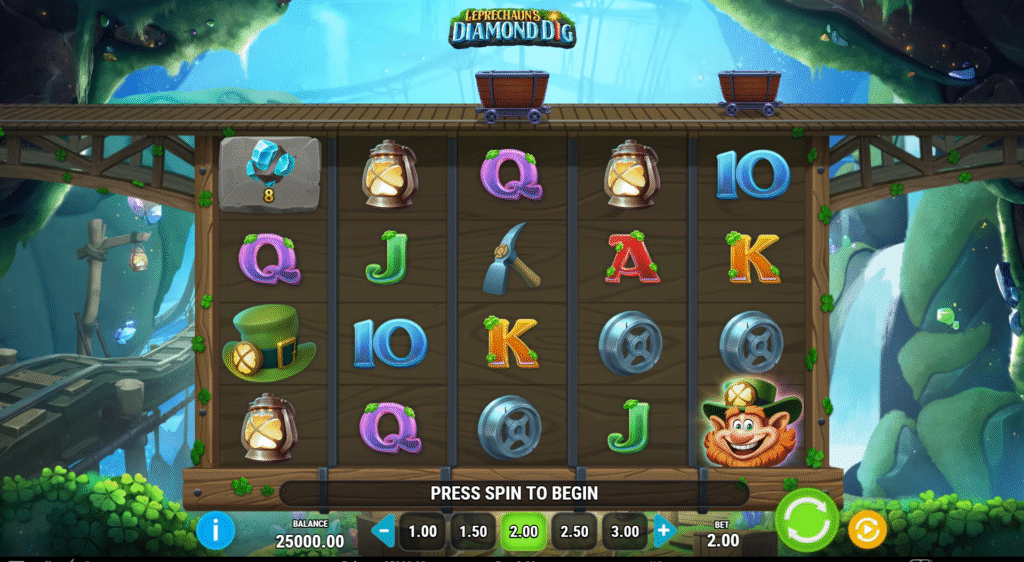Screen dimensions: 1024x562
Task: Set the bet to 2.50
Action: click(x=574, y=531)
